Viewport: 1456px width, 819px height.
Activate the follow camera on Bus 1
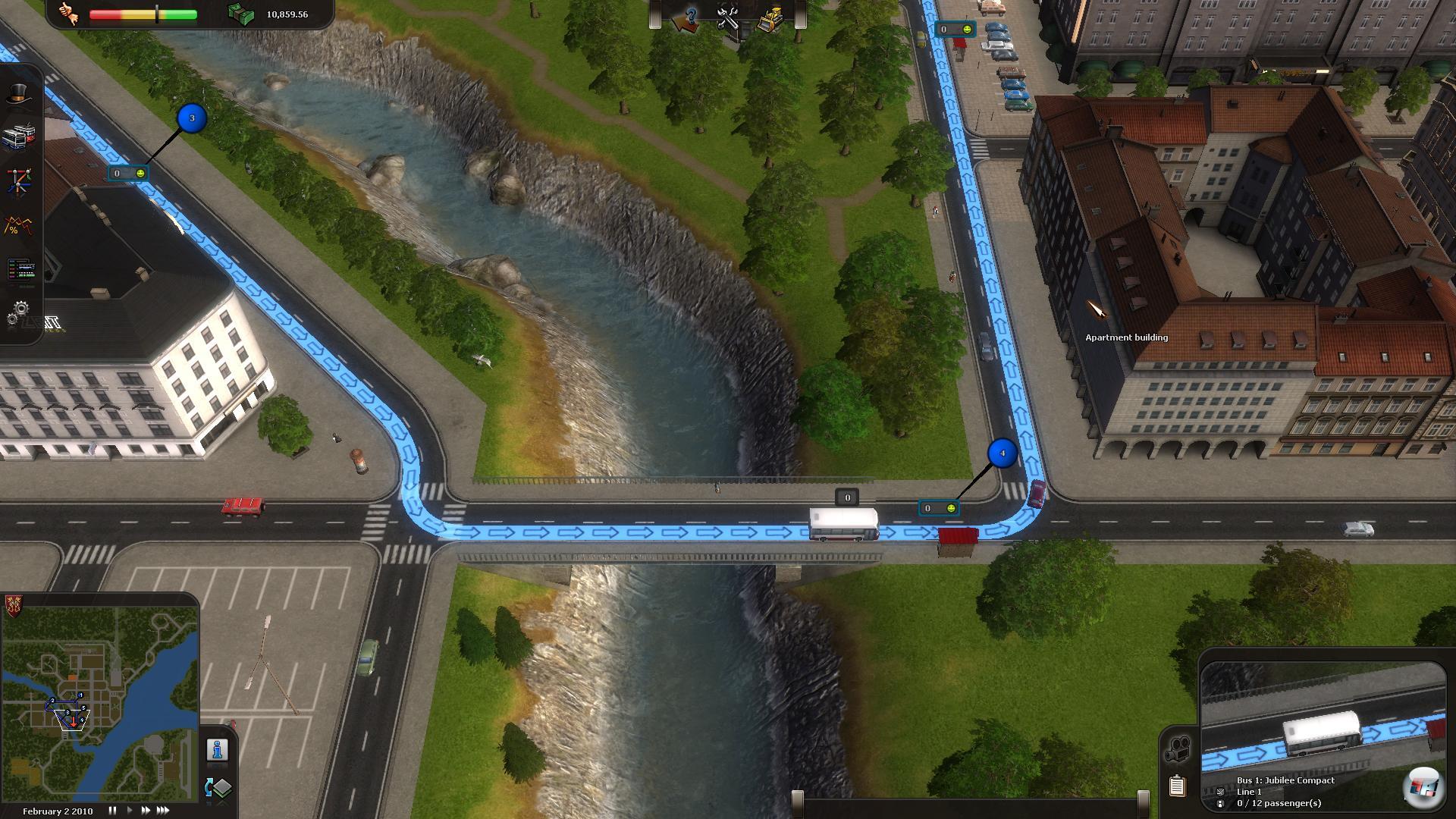click(x=1178, y=748)
